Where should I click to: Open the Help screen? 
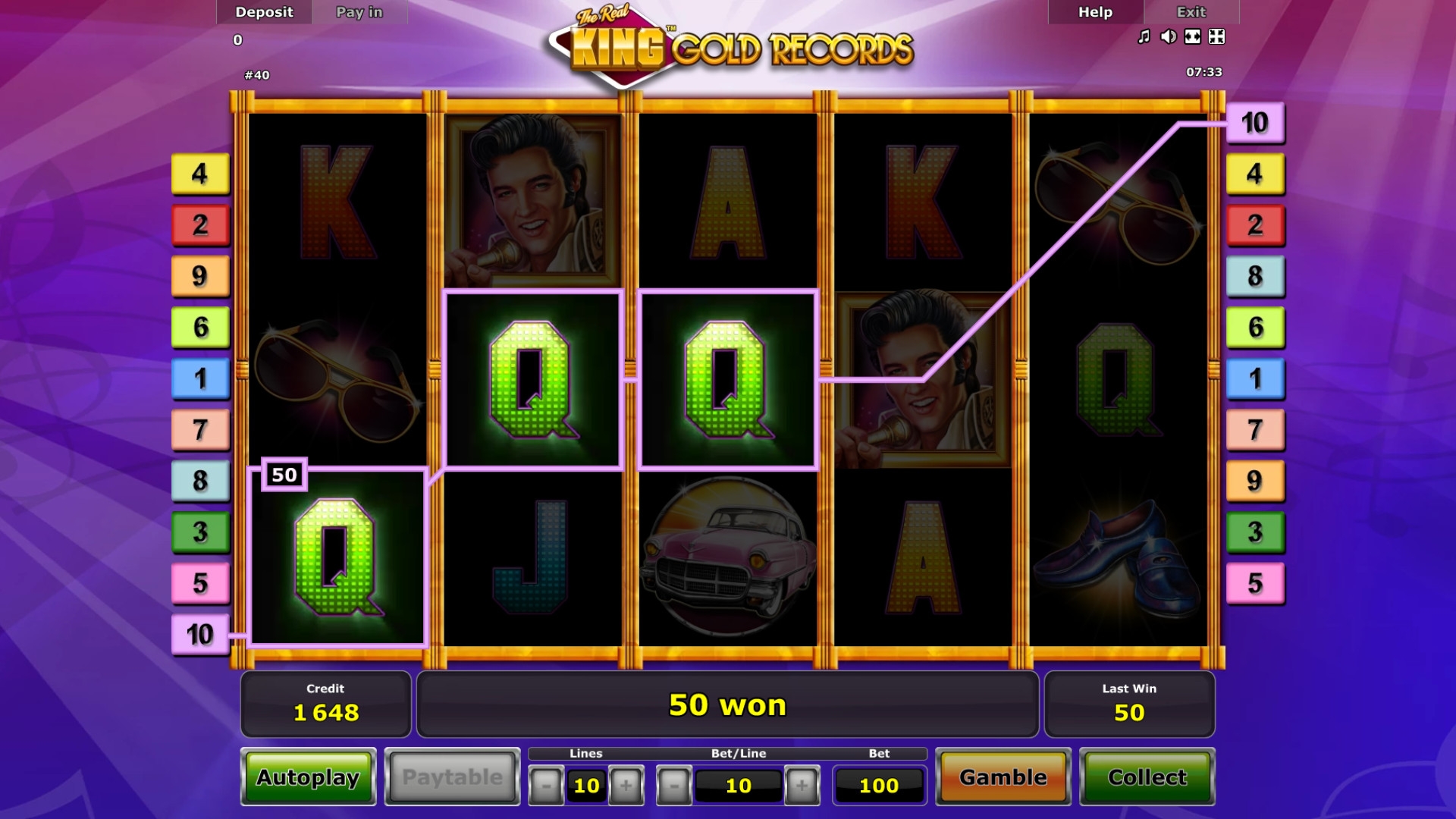click(1095, 12)
